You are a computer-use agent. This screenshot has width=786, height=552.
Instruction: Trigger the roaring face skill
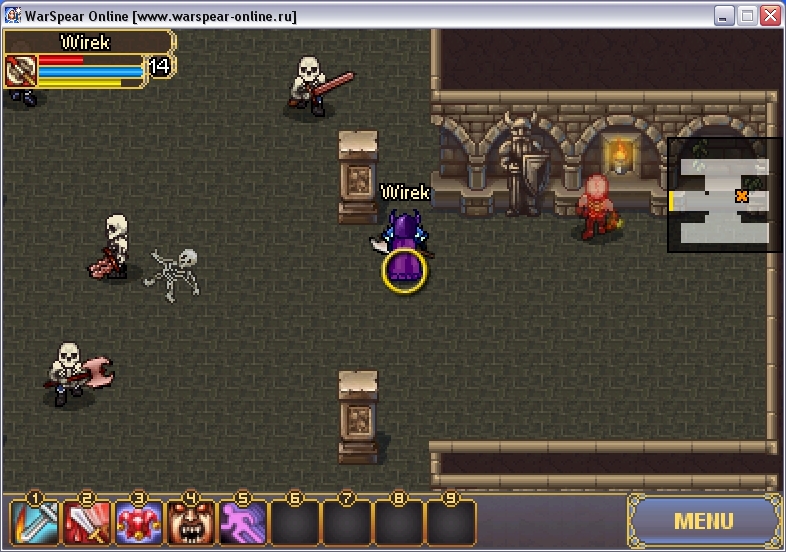(190, 522)
